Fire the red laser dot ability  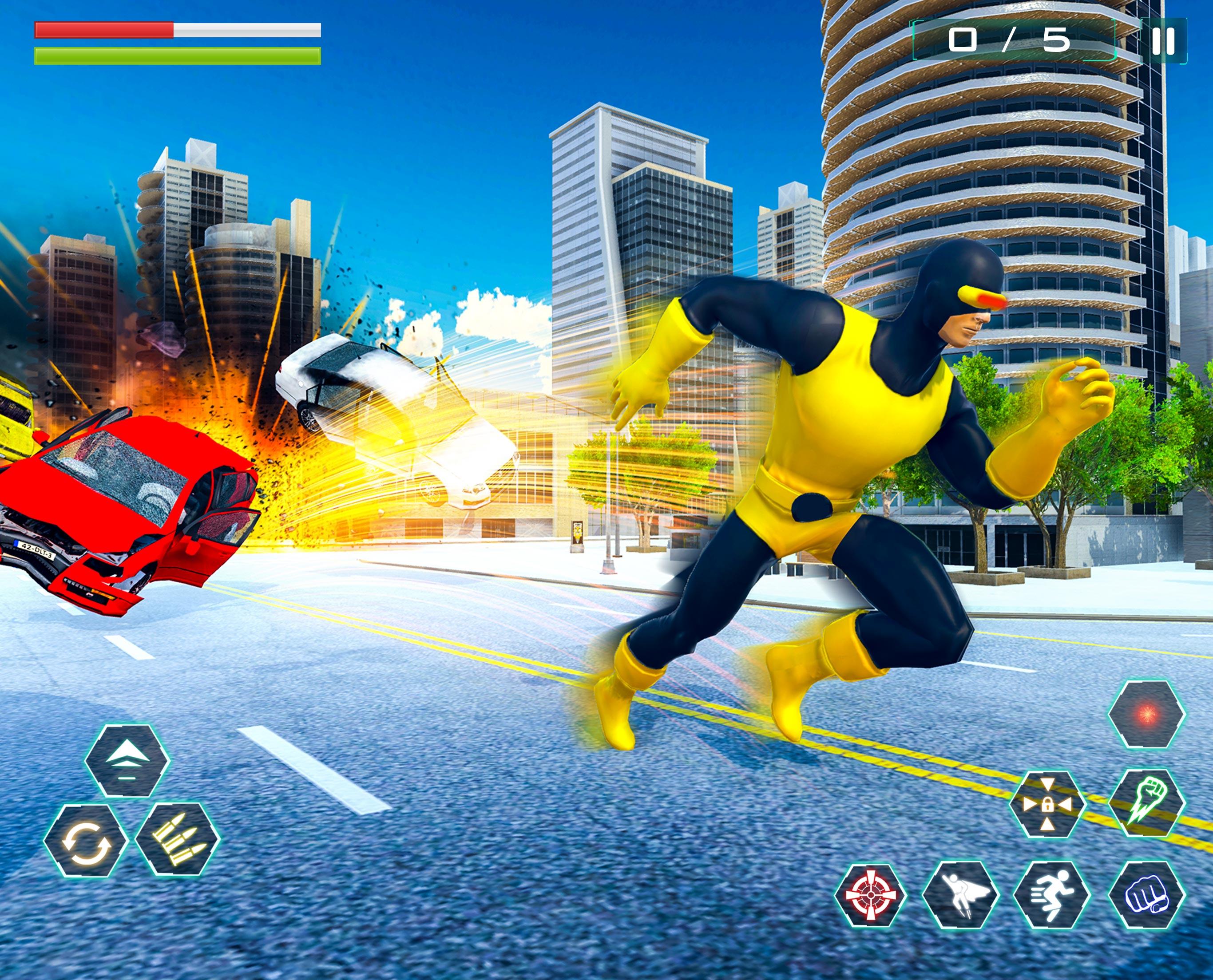tap(1147, 714)
